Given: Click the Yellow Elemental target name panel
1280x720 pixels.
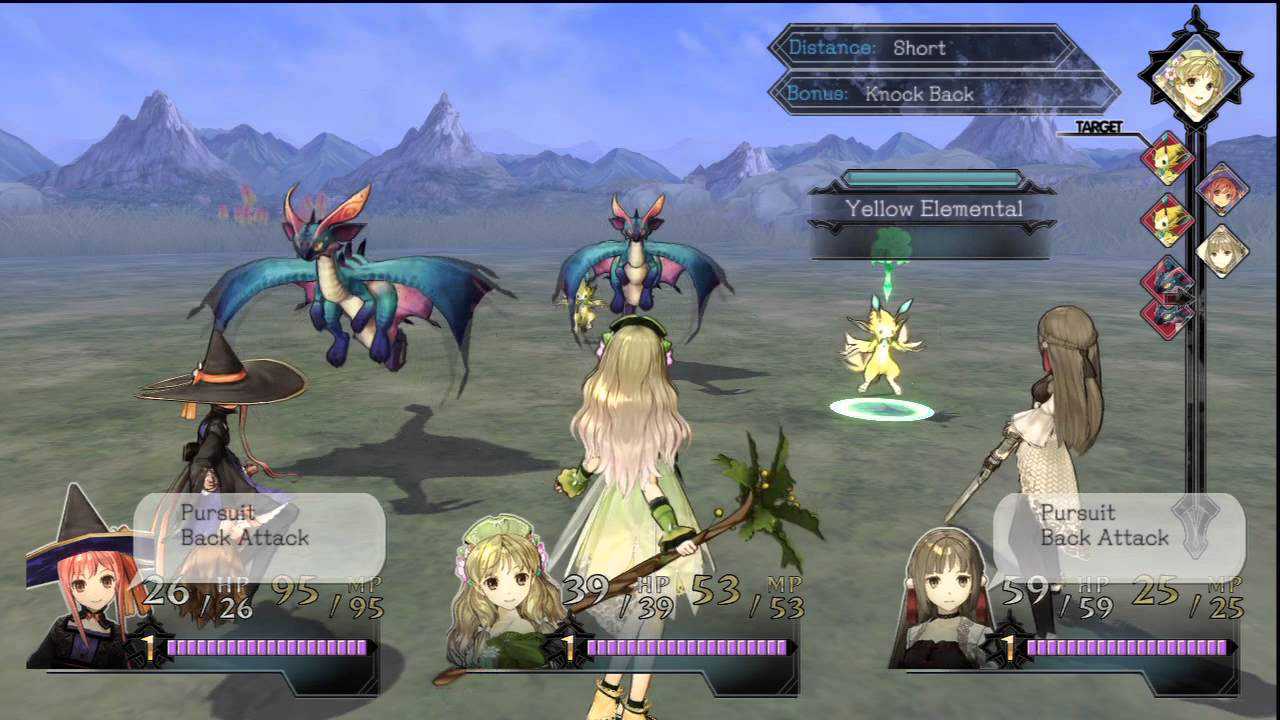Looking at the screenshot, I should click(933, 209).
